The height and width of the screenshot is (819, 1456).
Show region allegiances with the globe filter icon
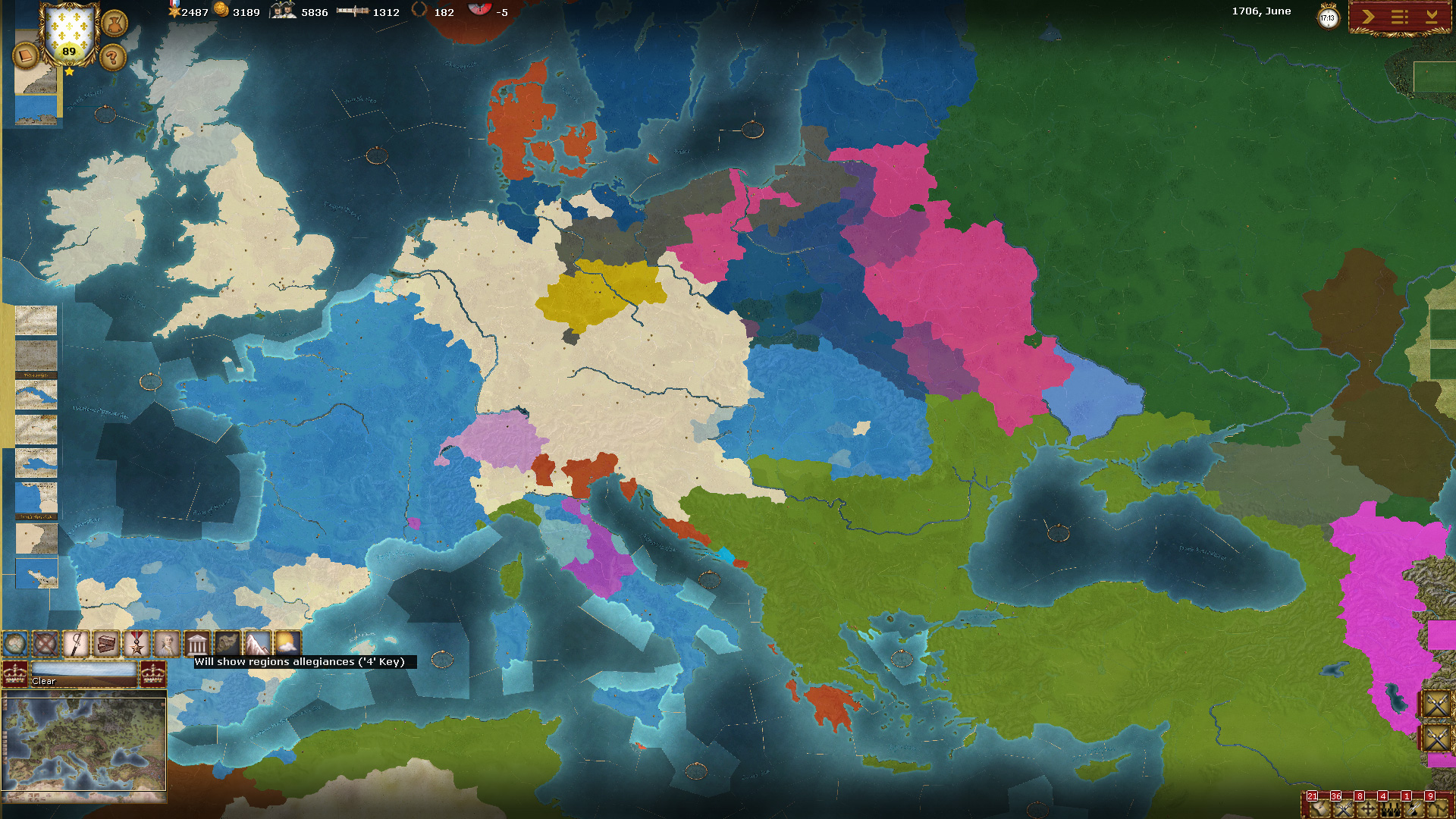(15, 644)
